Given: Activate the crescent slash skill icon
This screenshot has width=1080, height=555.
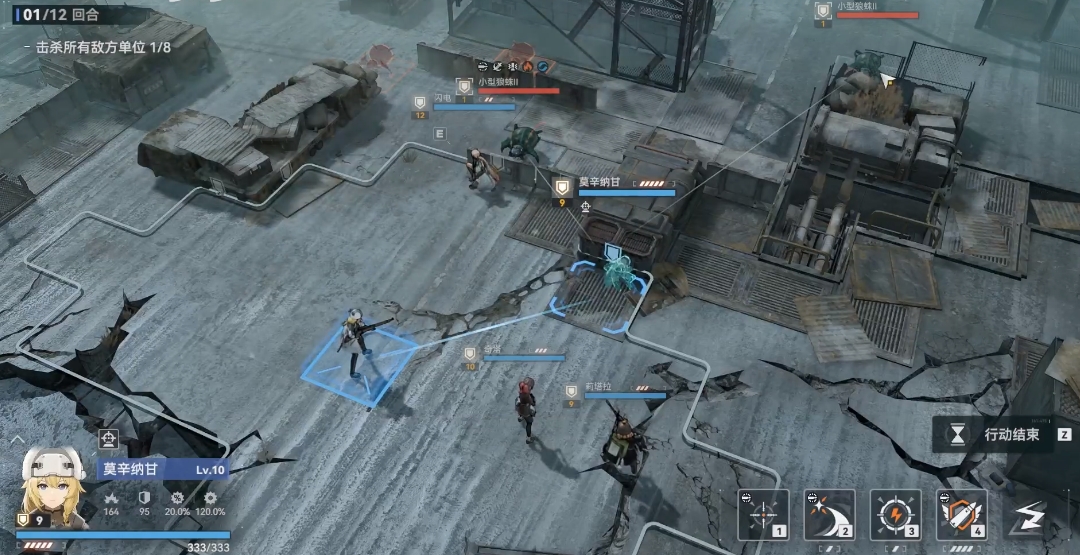Looking at the screenshot, I should (x=830, y=514).
